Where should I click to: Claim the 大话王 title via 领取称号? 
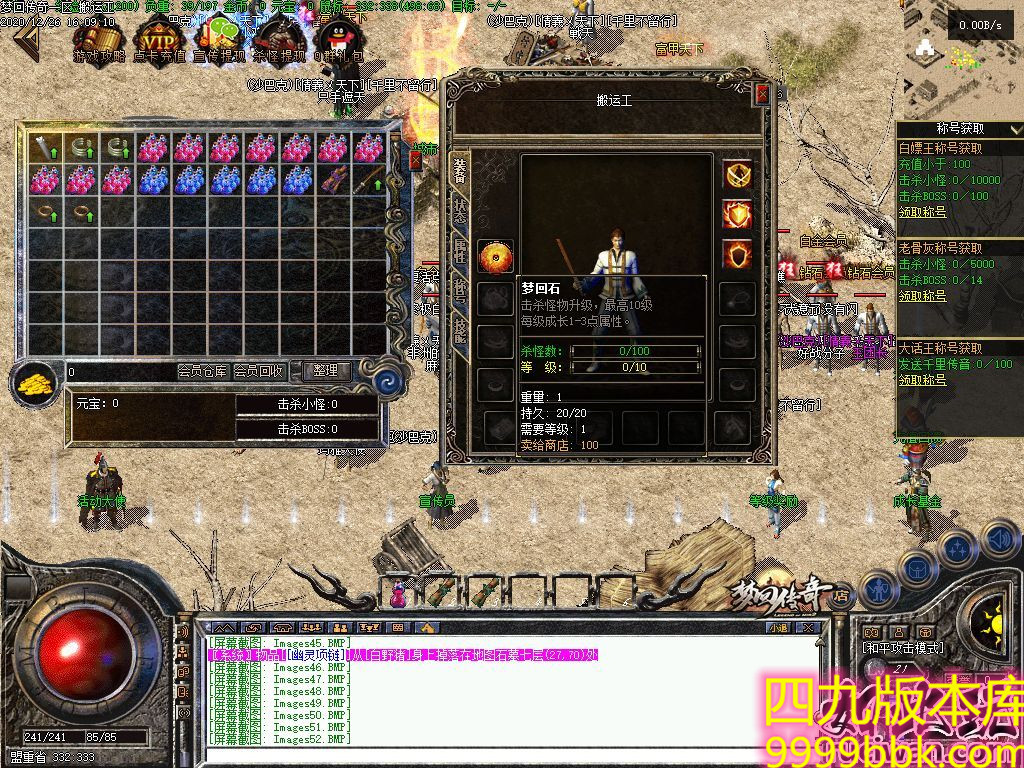pyautogui.click(x=921, y=380)
